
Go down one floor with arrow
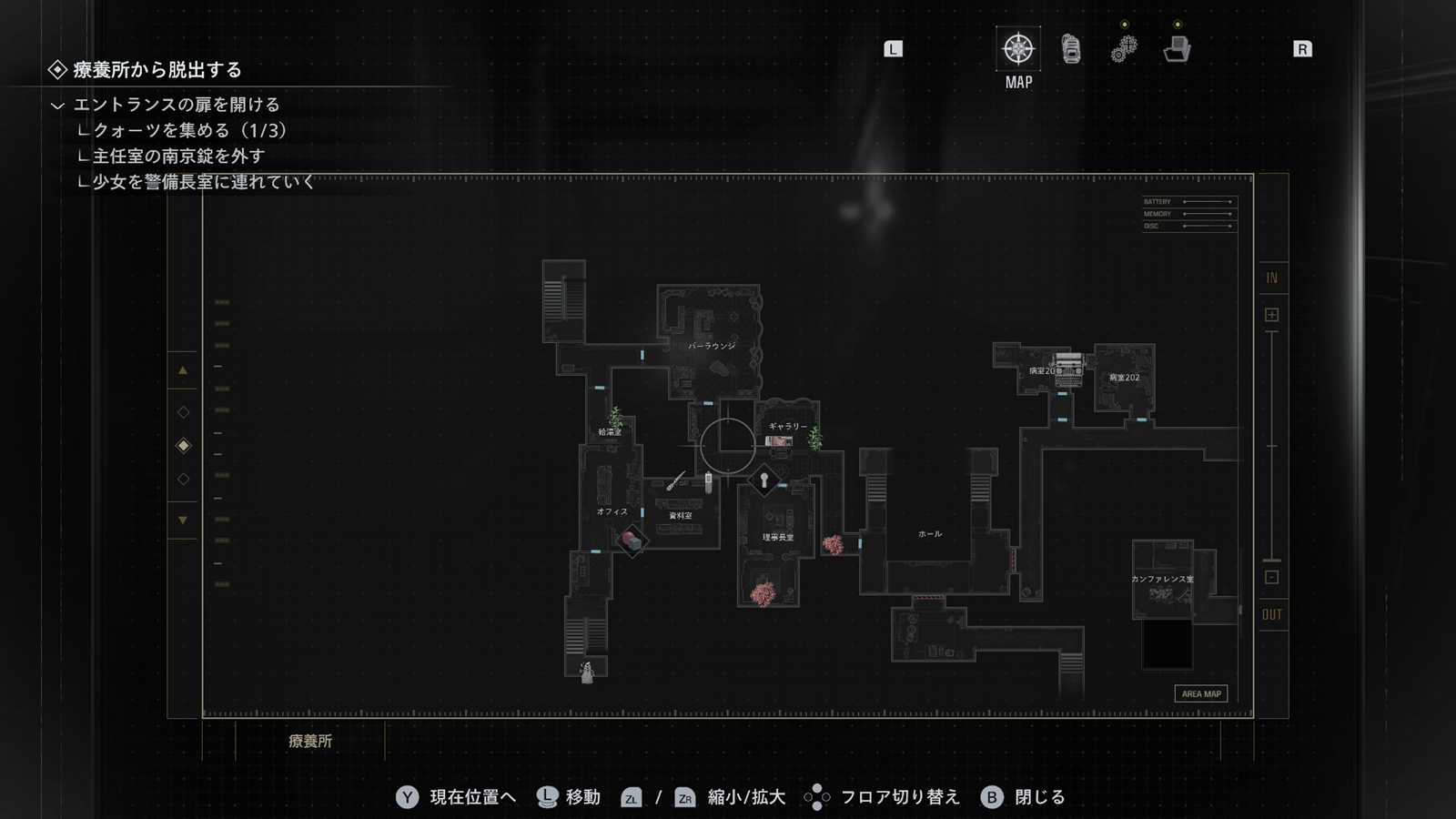pos(183,521)
